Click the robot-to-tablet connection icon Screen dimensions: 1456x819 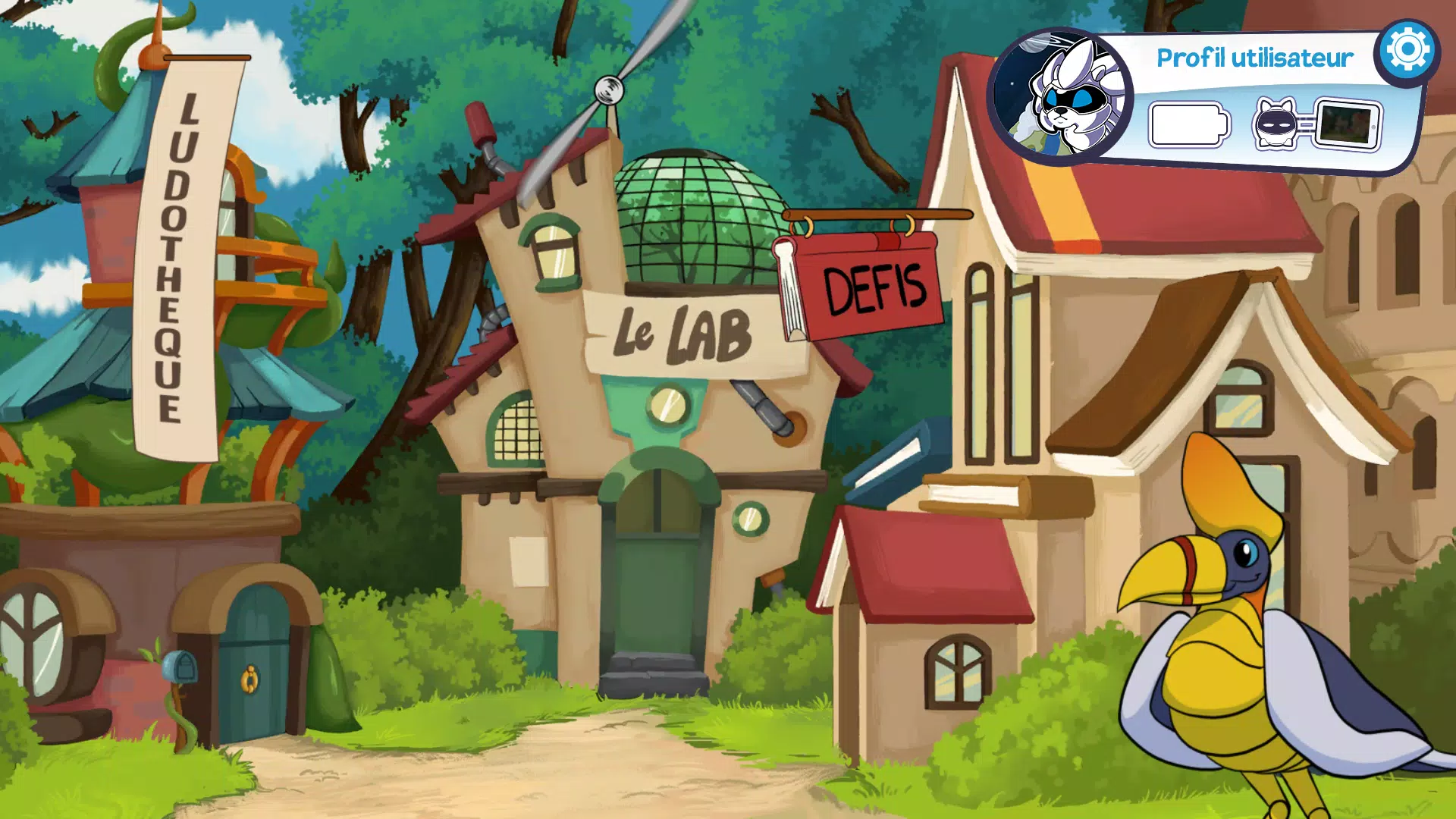[1318, 124]
